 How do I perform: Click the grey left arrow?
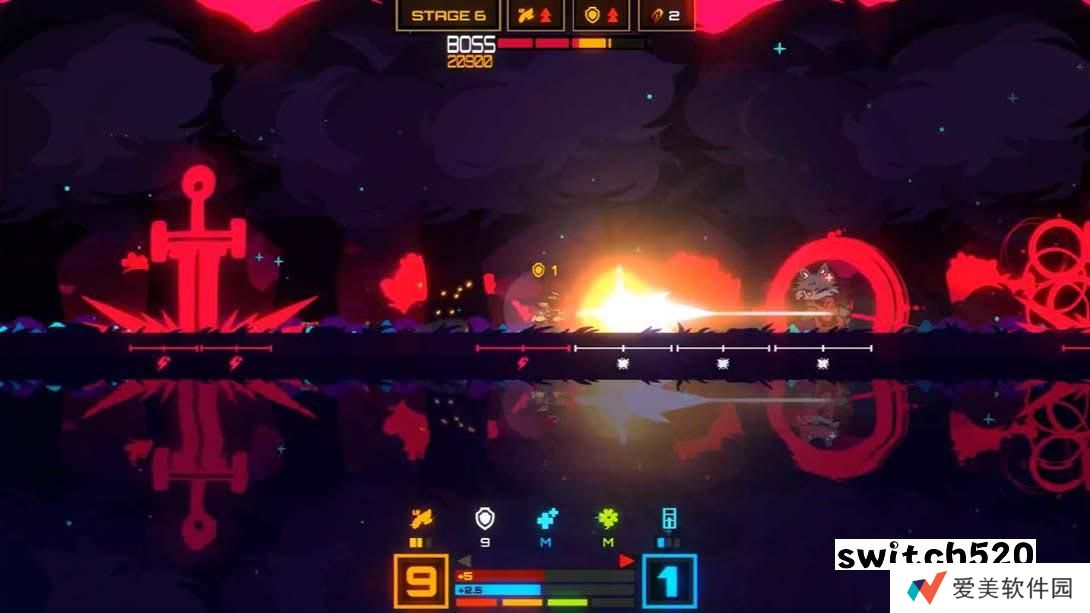463,561
